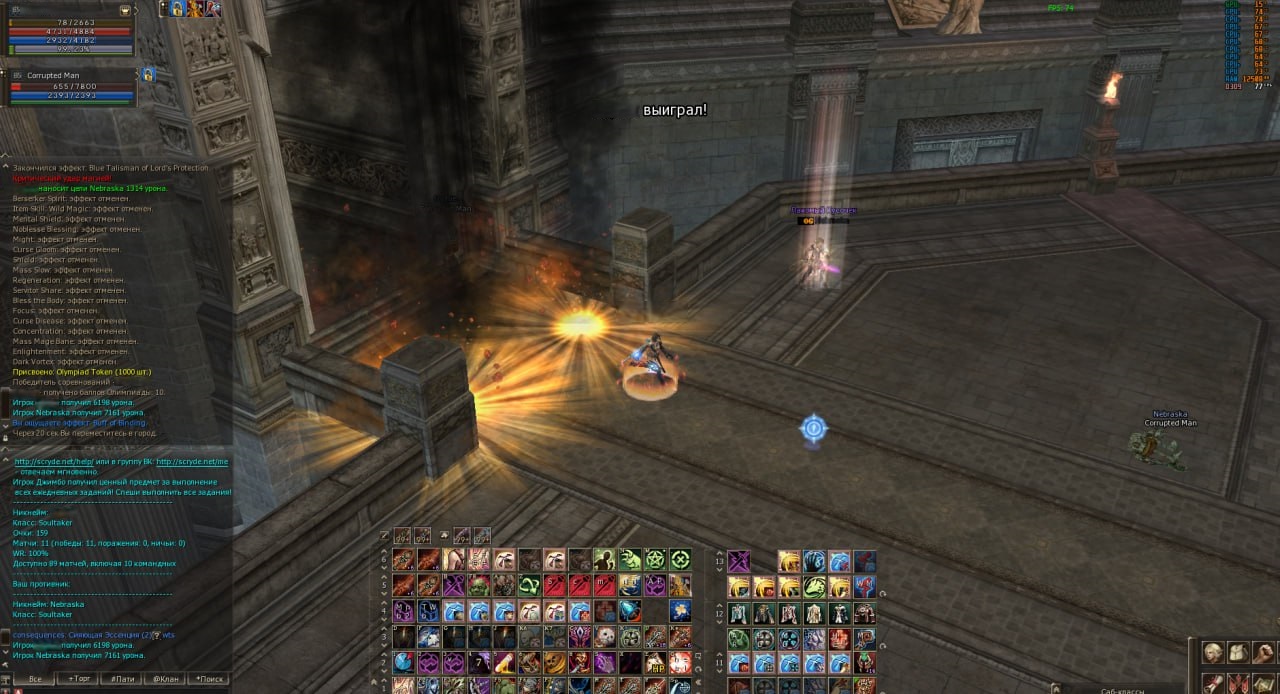
Task: Use the green orc face skill
Action: [x=479, y=585]
